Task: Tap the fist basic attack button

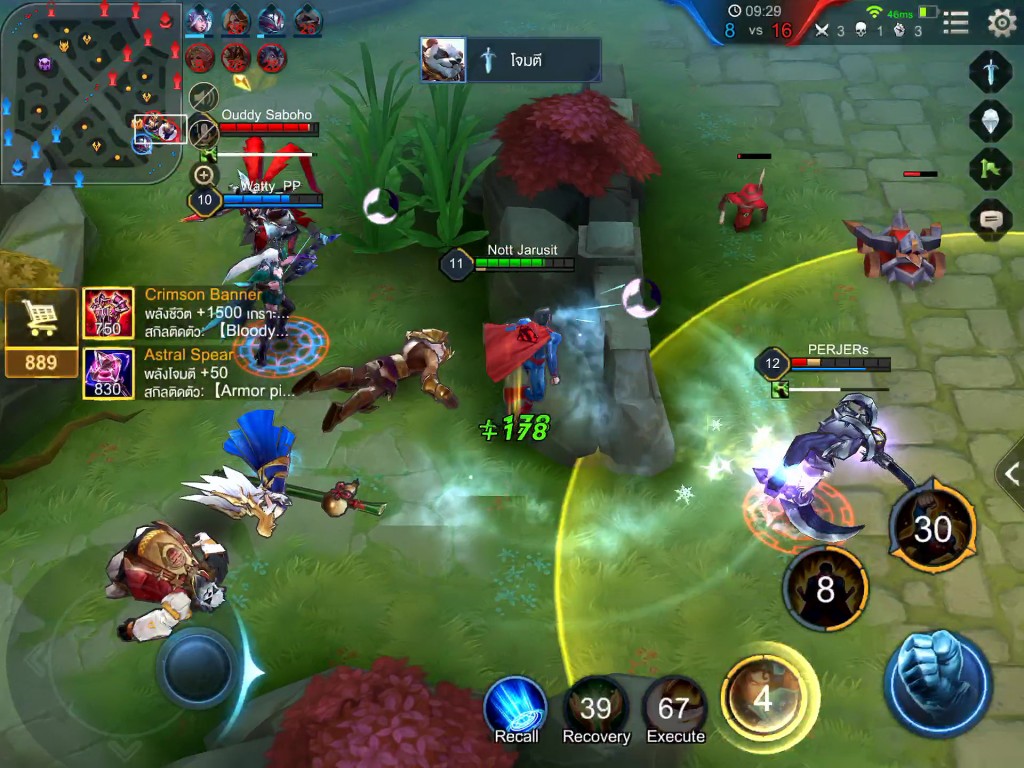Action: 937,683
